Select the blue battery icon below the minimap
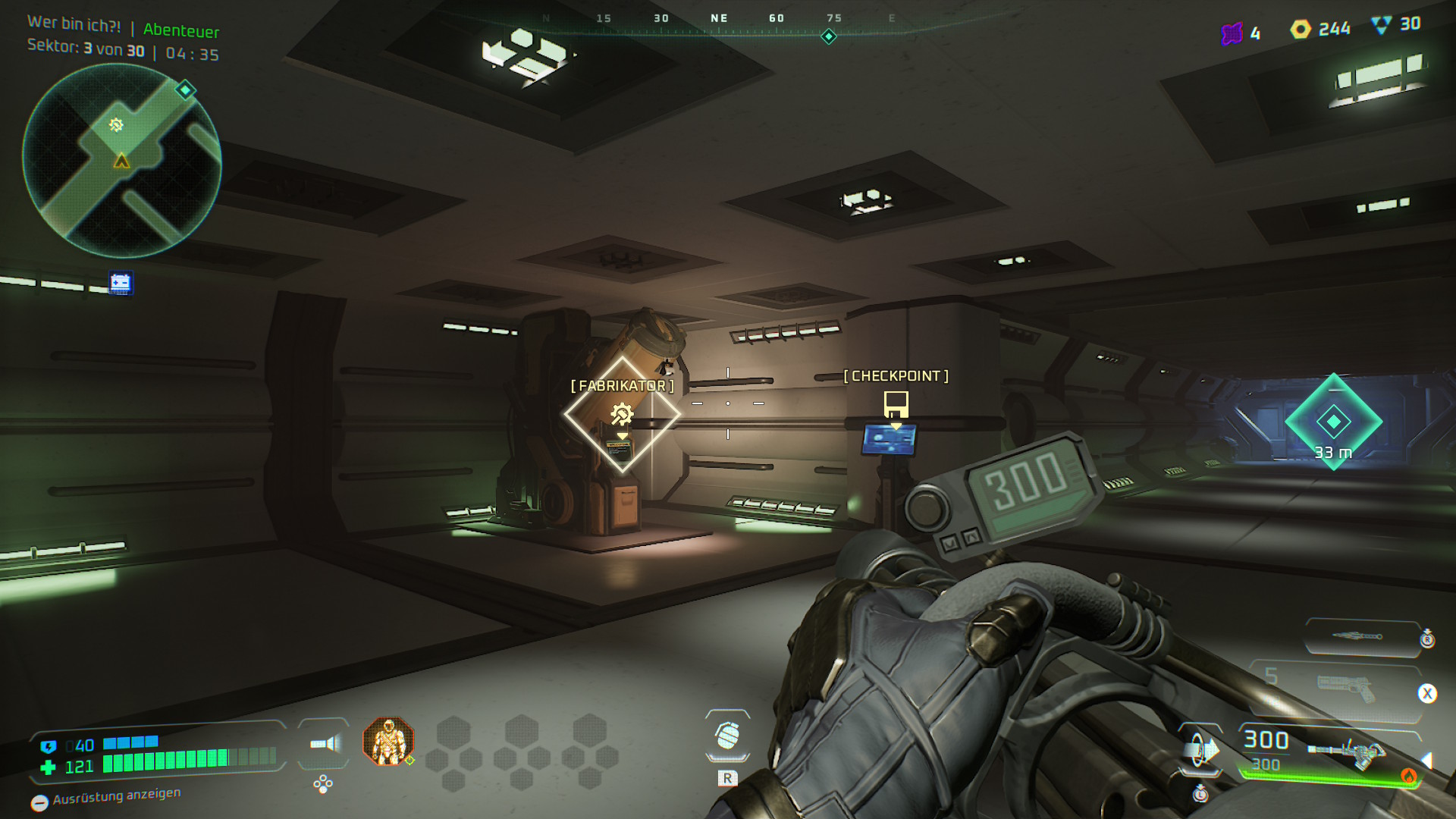1456x819 pixels. coord(121,284)
